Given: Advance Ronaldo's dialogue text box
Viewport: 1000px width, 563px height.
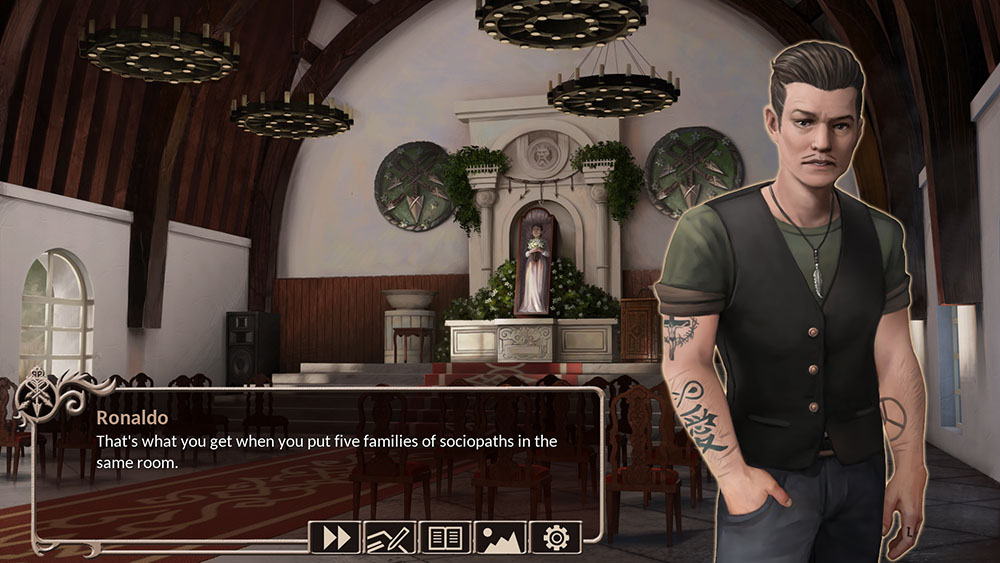Looking at the screenshot, I should click(320, 460).
